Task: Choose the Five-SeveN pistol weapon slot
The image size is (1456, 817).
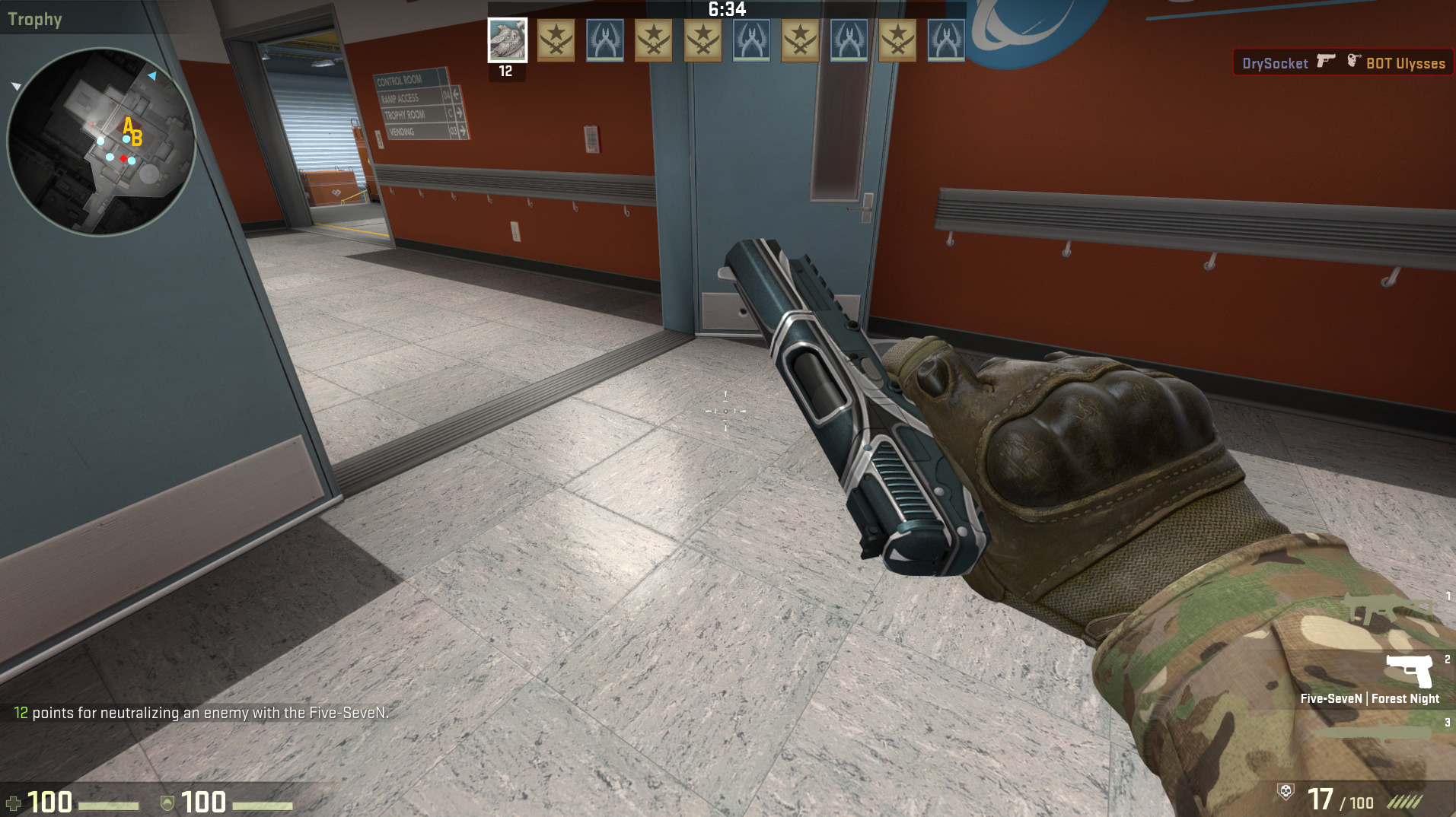Action: click(1409, 671)
